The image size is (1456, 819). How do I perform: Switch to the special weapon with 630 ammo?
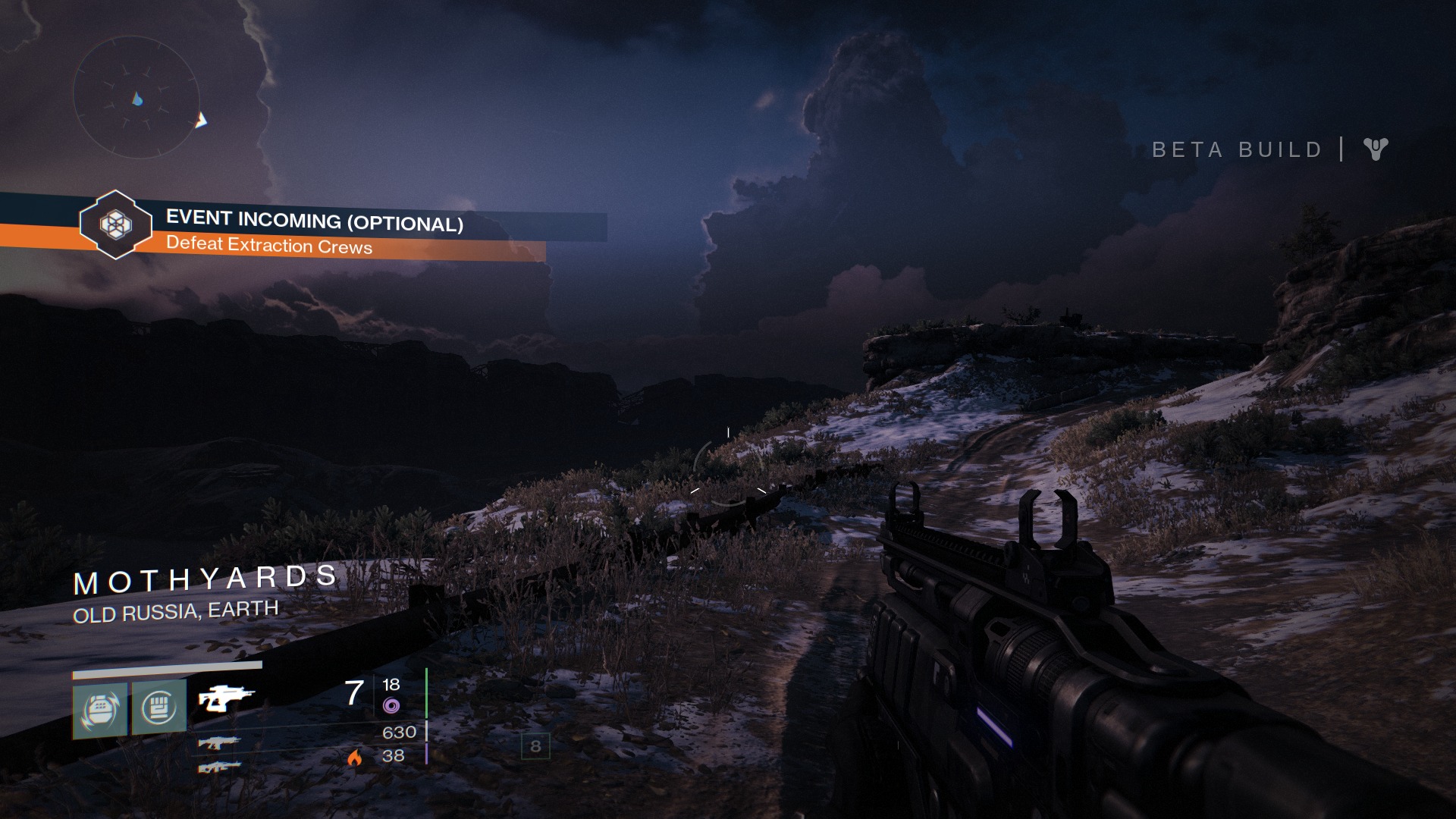[x=219, y=742]
